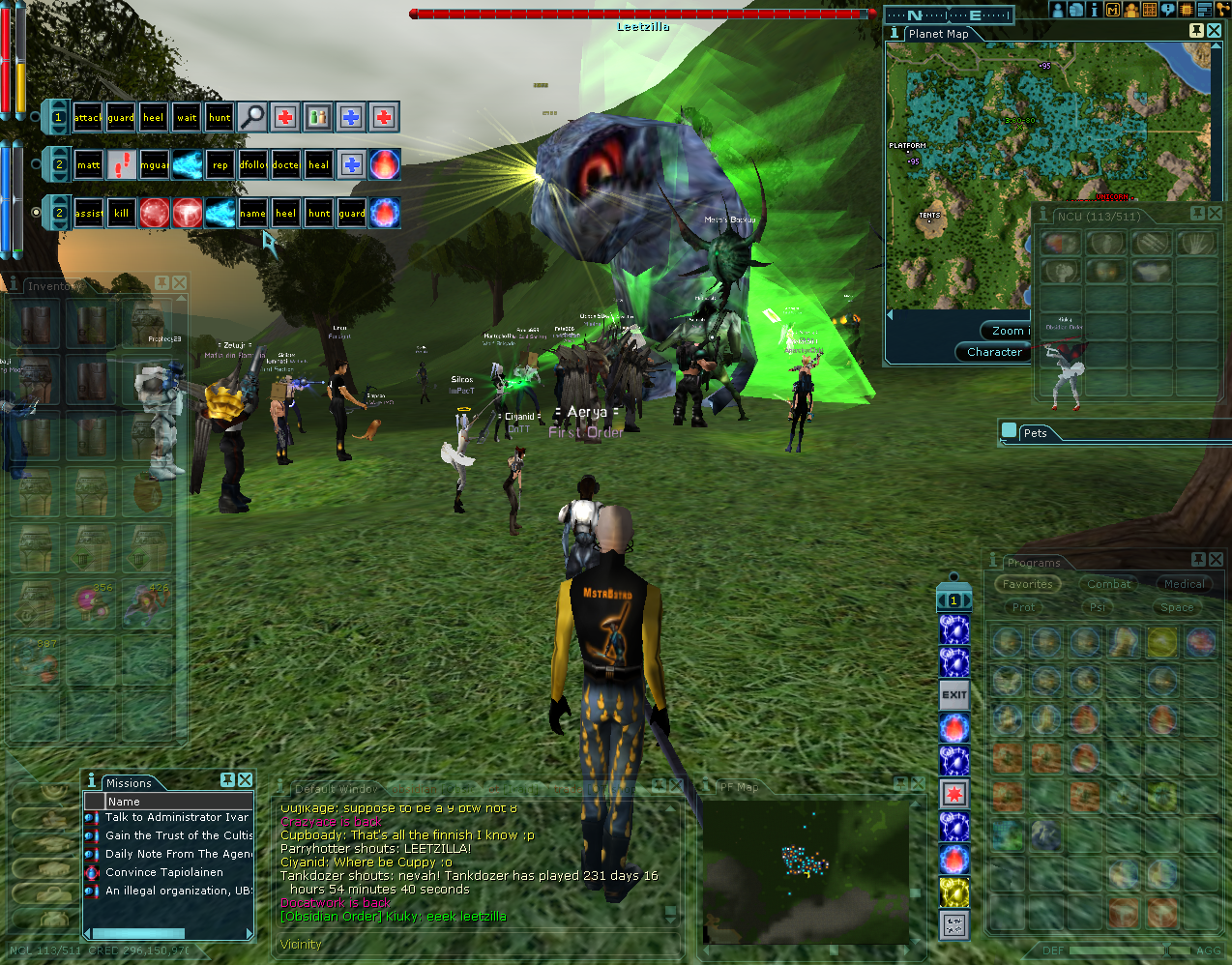Select the Talk to Administrator Ivar mission
The width and height of the screenshot is (1232, 965).
pyautogui.click(x=177, y=817)
